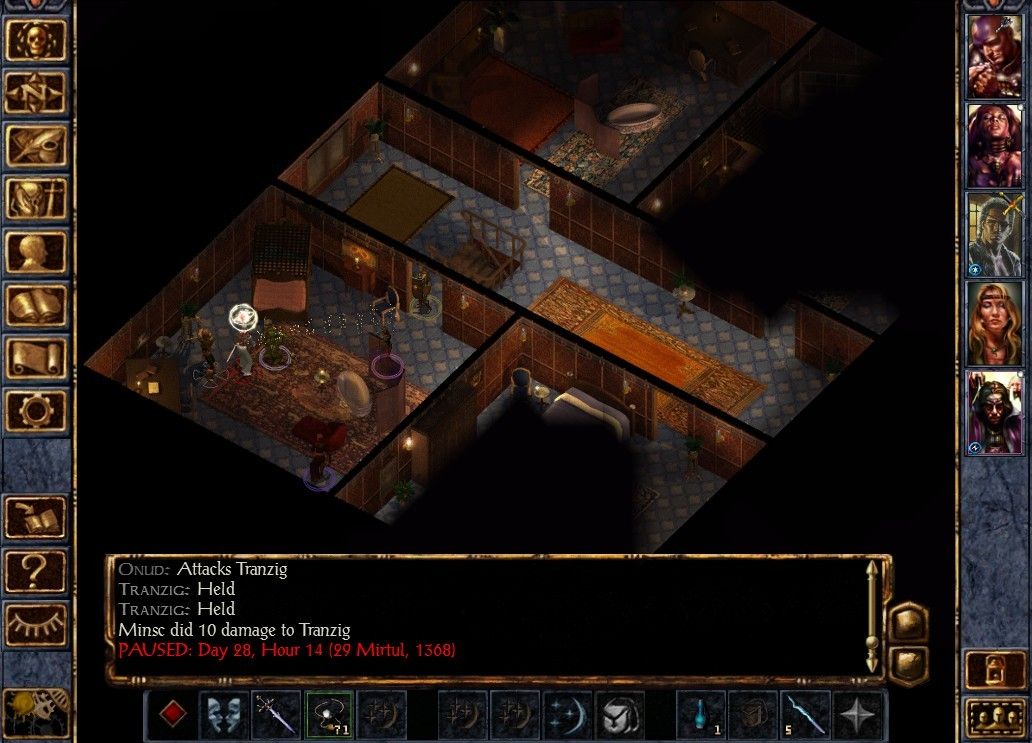Select the blonde woman's portrait

tap(992, 323)
